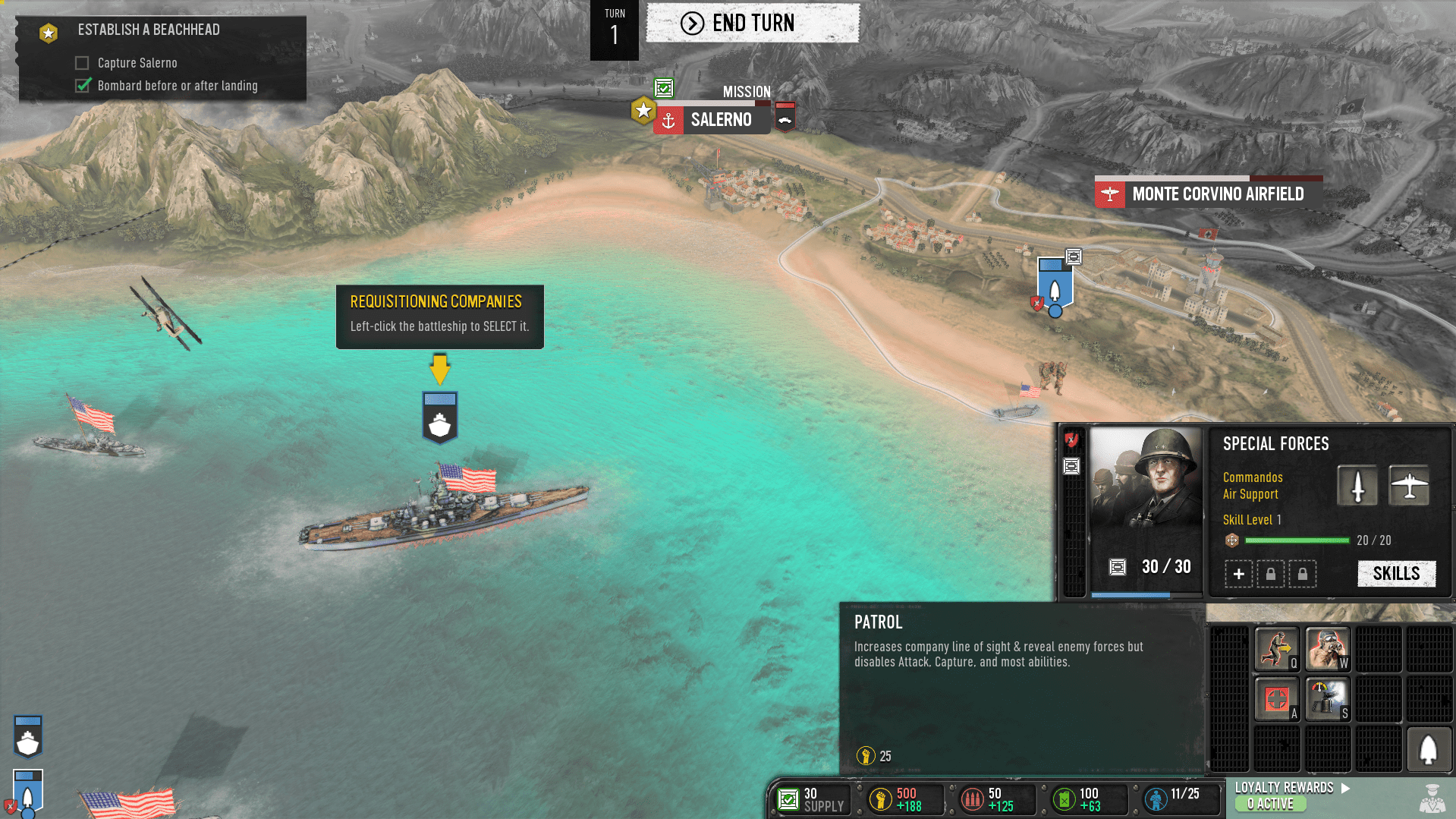Click the Salerno mission banner
The height and width of the screenshot is (819, 1456).
click(x=720, y=120)
